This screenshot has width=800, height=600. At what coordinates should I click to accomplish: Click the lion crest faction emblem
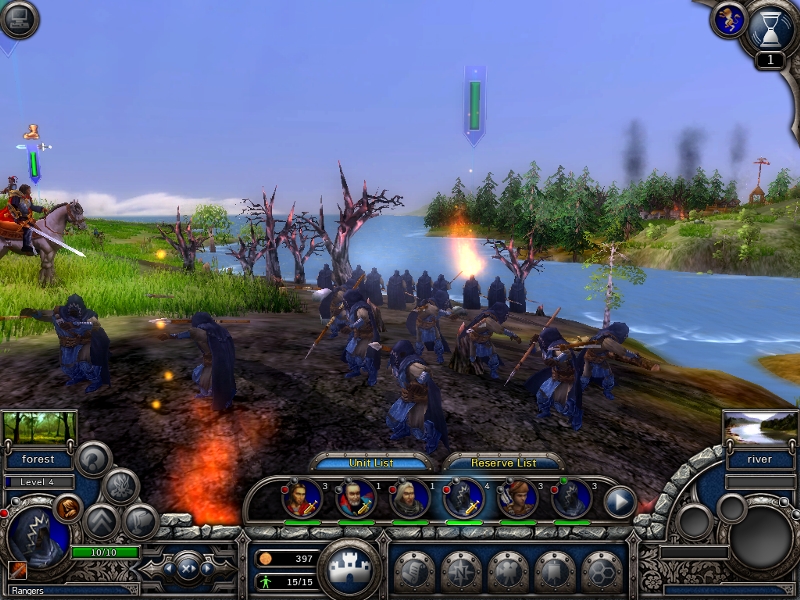(727, 20)
